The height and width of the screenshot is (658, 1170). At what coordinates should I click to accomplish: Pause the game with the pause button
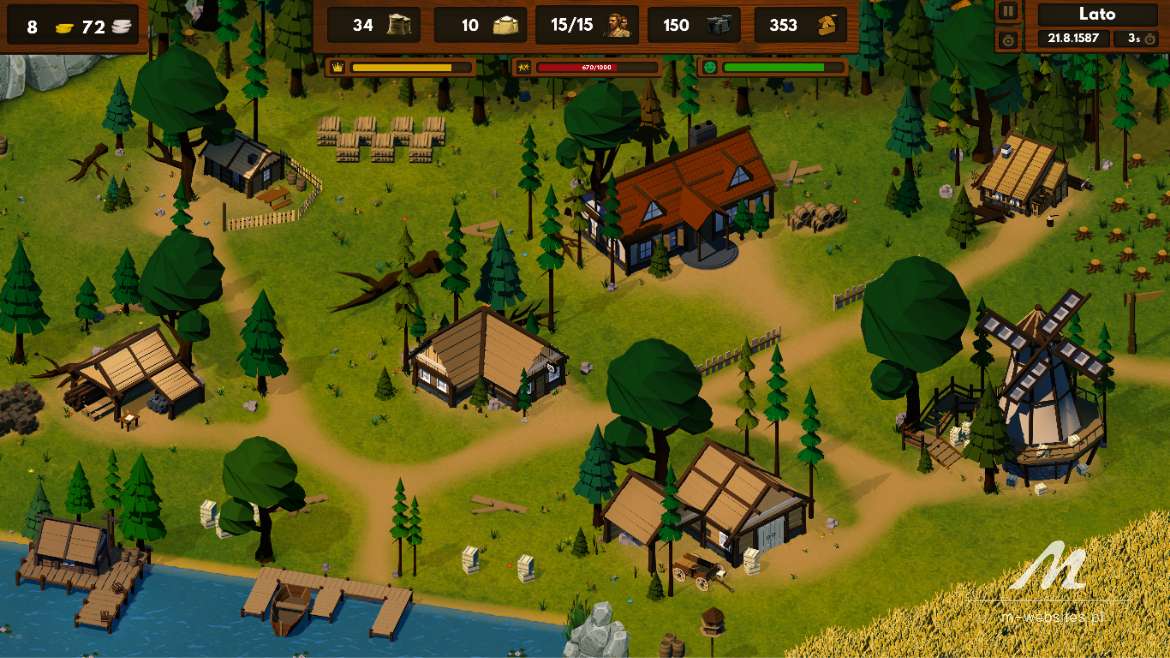coord(1008,12)
